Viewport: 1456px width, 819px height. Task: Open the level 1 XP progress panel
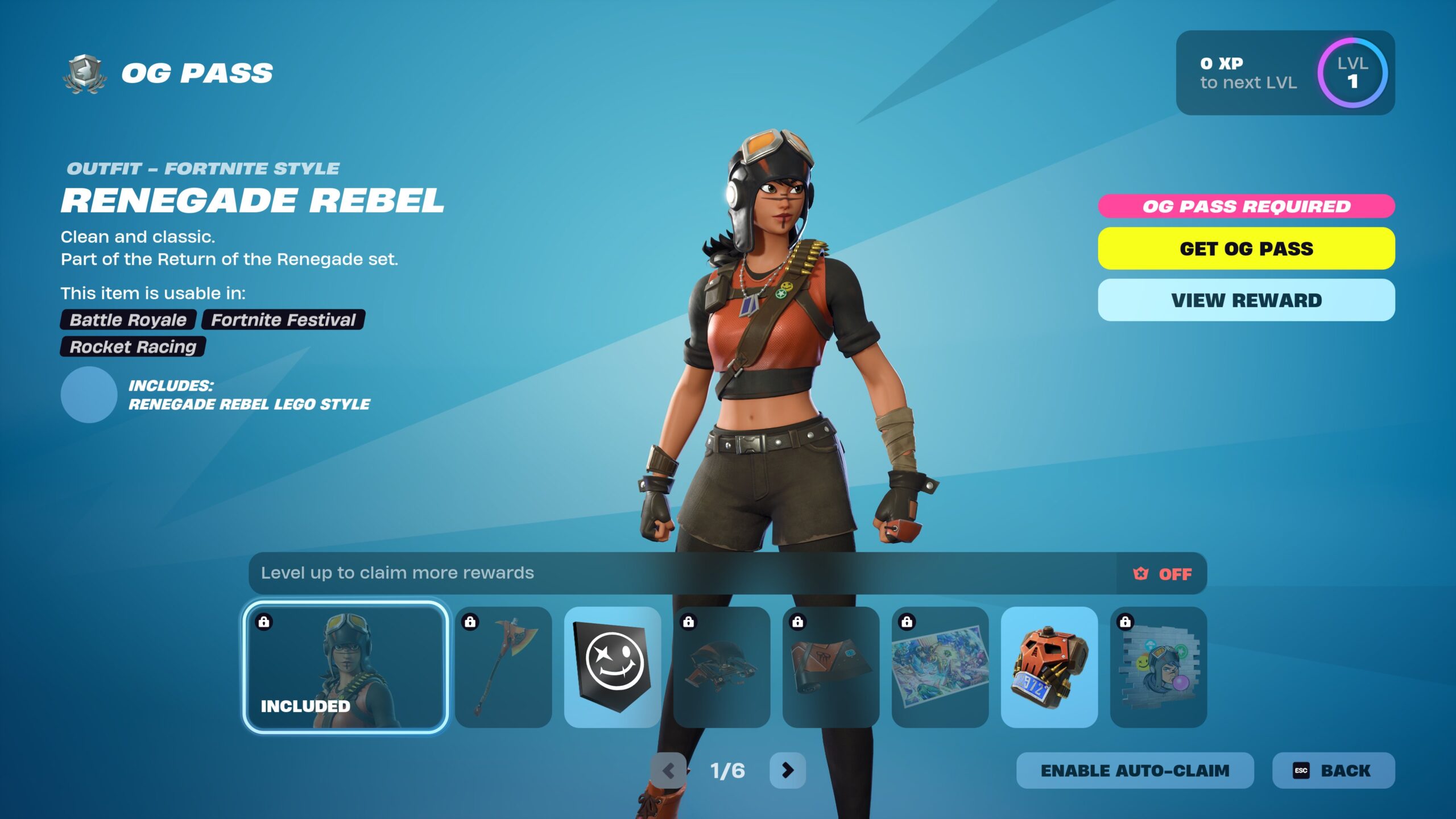[1285, 73]
